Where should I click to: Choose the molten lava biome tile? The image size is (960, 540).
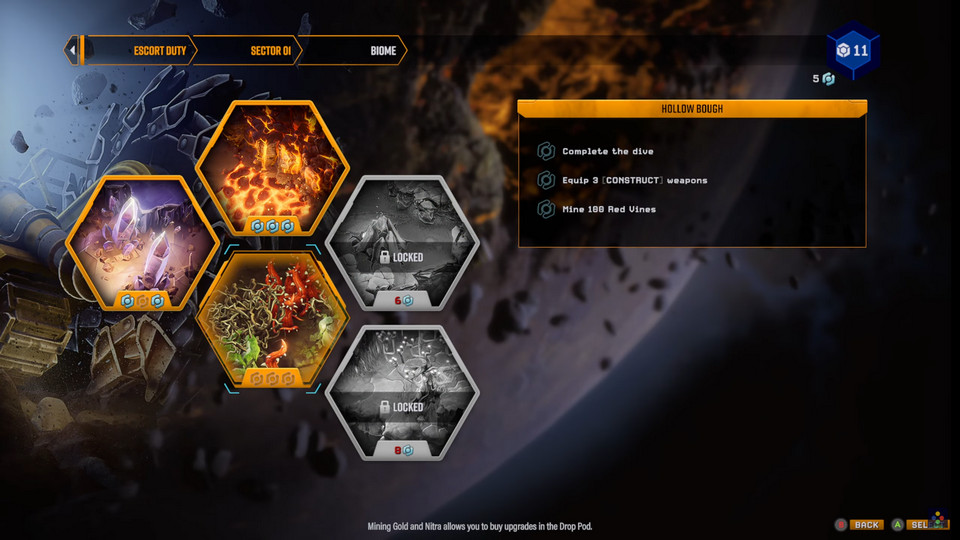tap(272, 170)
